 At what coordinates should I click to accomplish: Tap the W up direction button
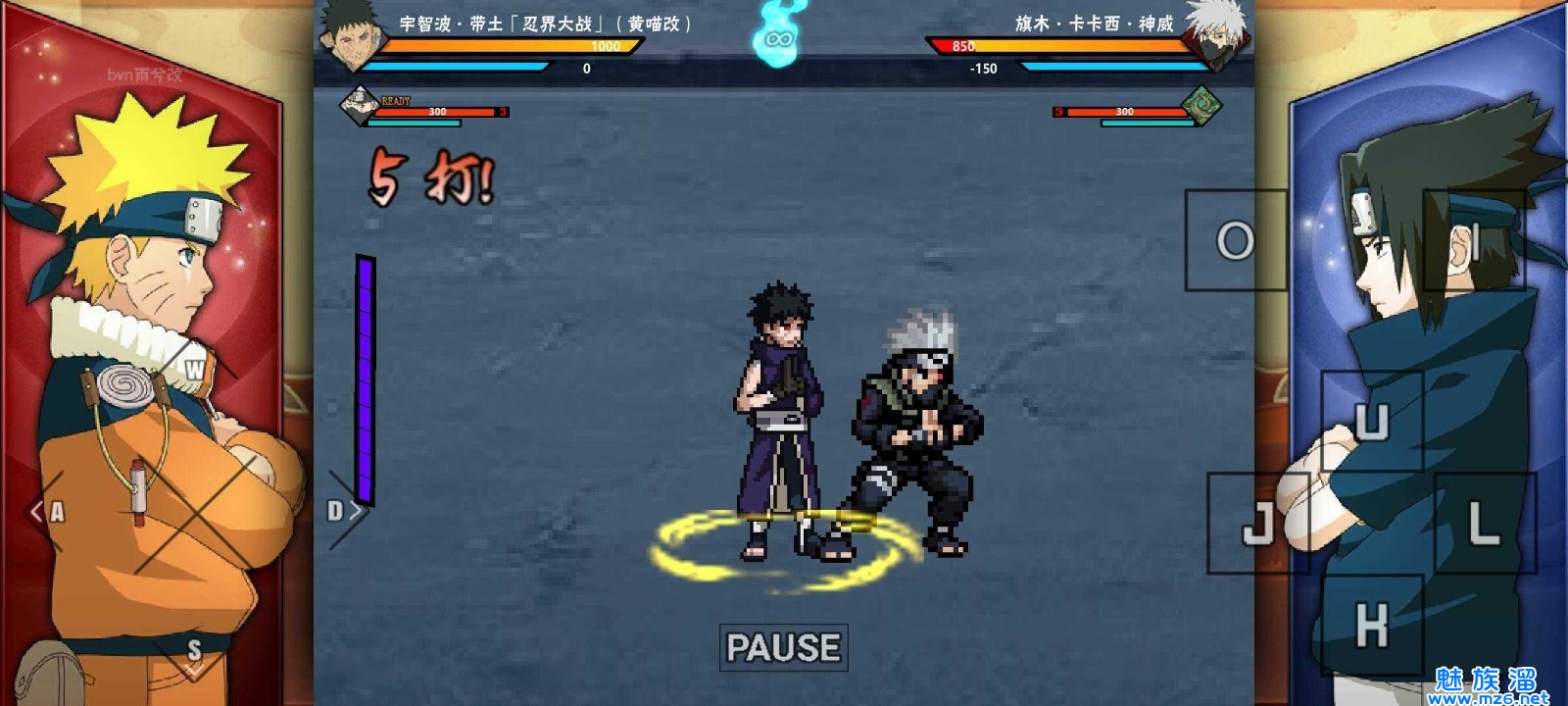195,370
